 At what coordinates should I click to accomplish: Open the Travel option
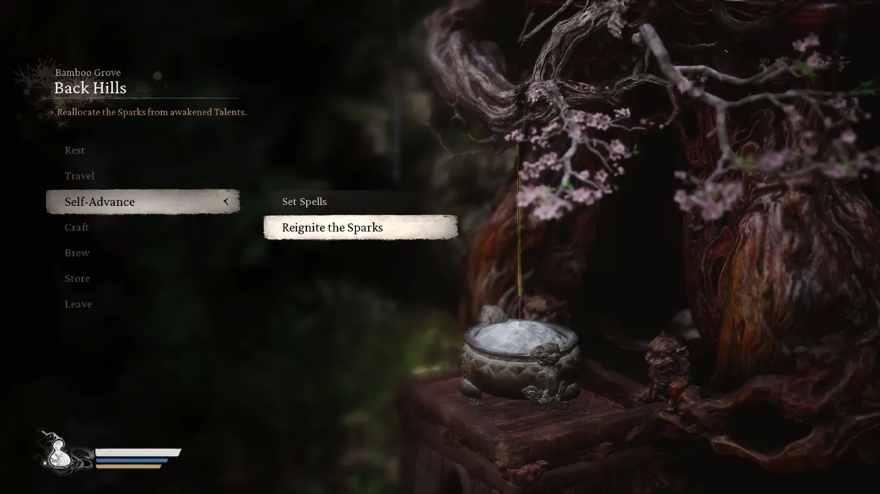click(x=79, y=176)
